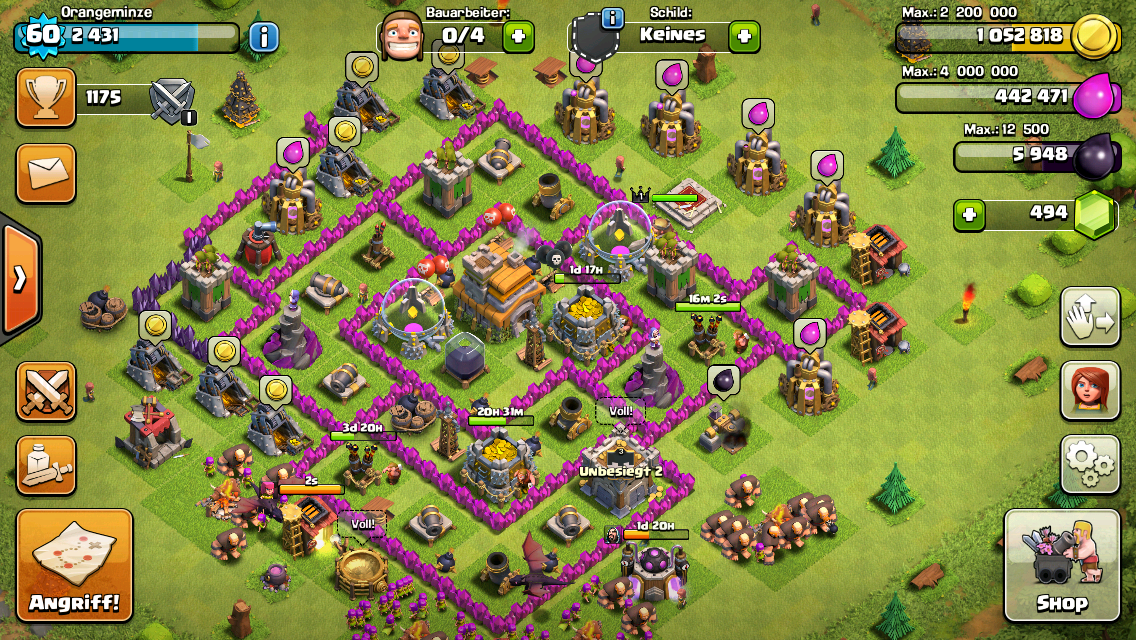Open the inkwell and quill button

46,465
